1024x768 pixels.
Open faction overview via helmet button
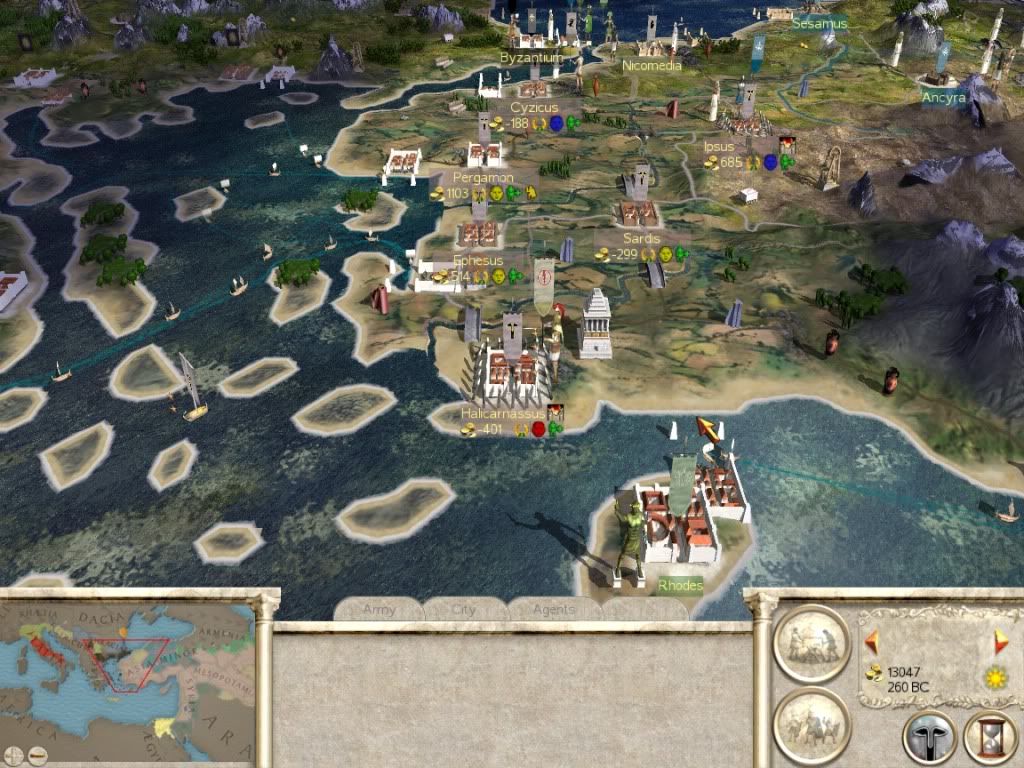click(x=929, y=738)
